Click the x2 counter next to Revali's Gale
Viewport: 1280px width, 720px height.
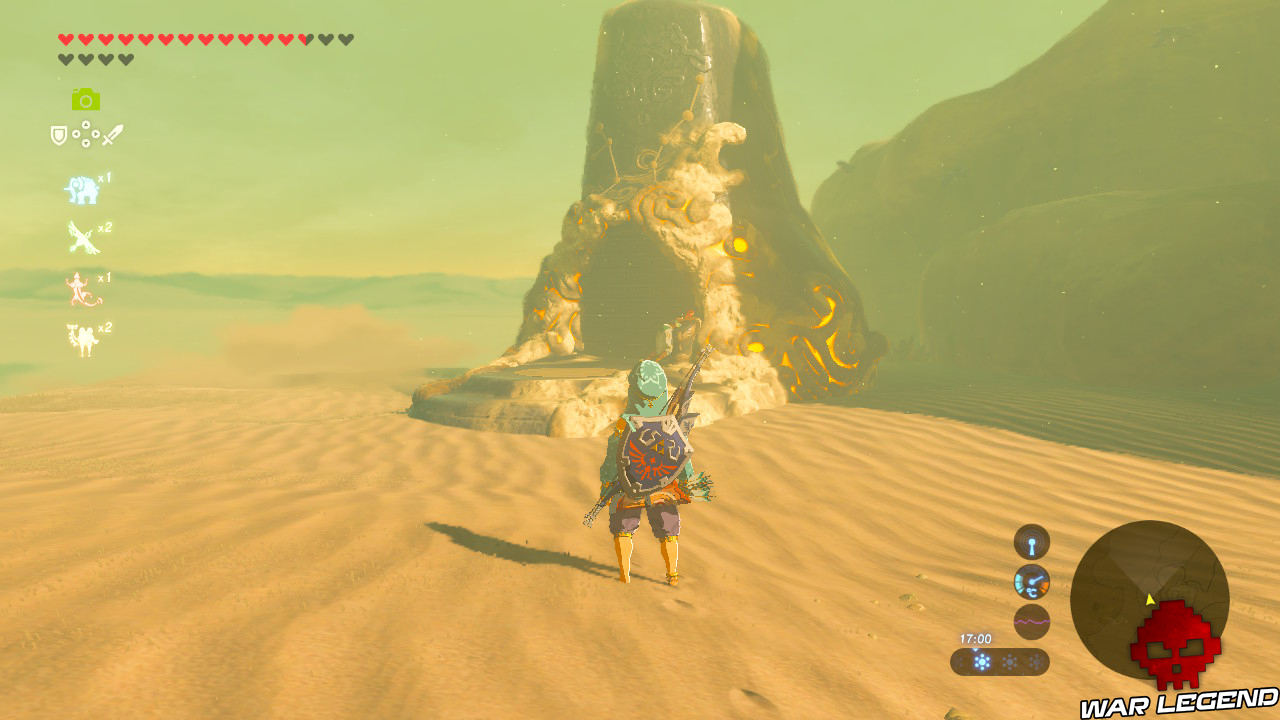click(x=104, y=228)
